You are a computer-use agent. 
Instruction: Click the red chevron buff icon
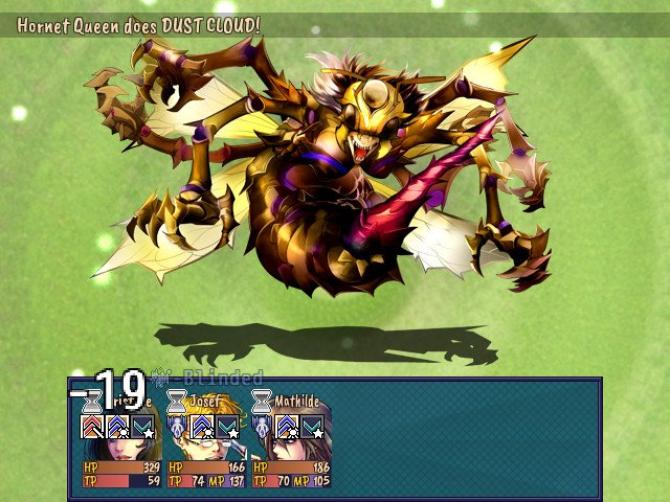(x=92, y=427)
